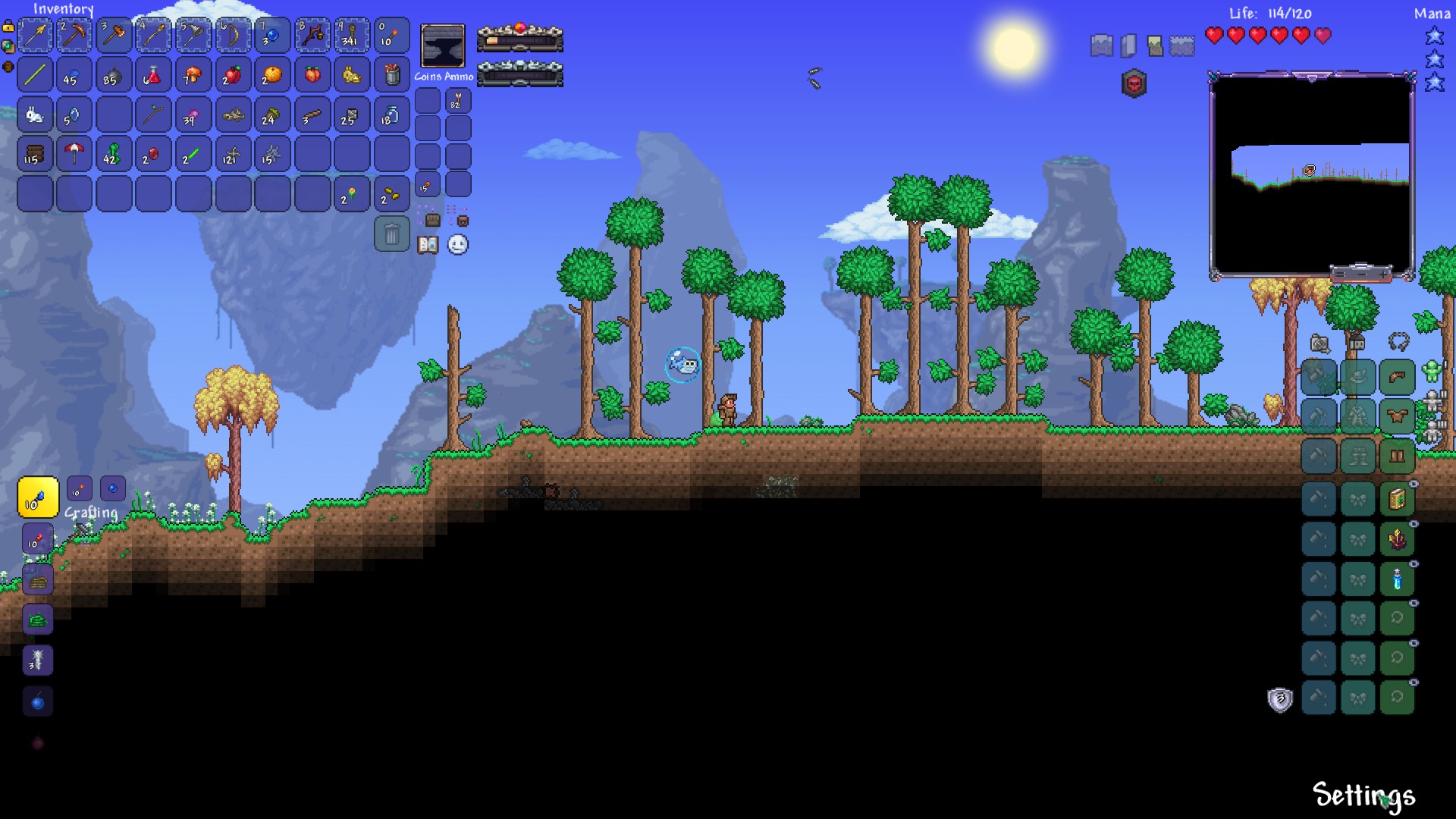
Task: Select the copper pickaxe hotbar slot
Action: click(x=74, y=35)
